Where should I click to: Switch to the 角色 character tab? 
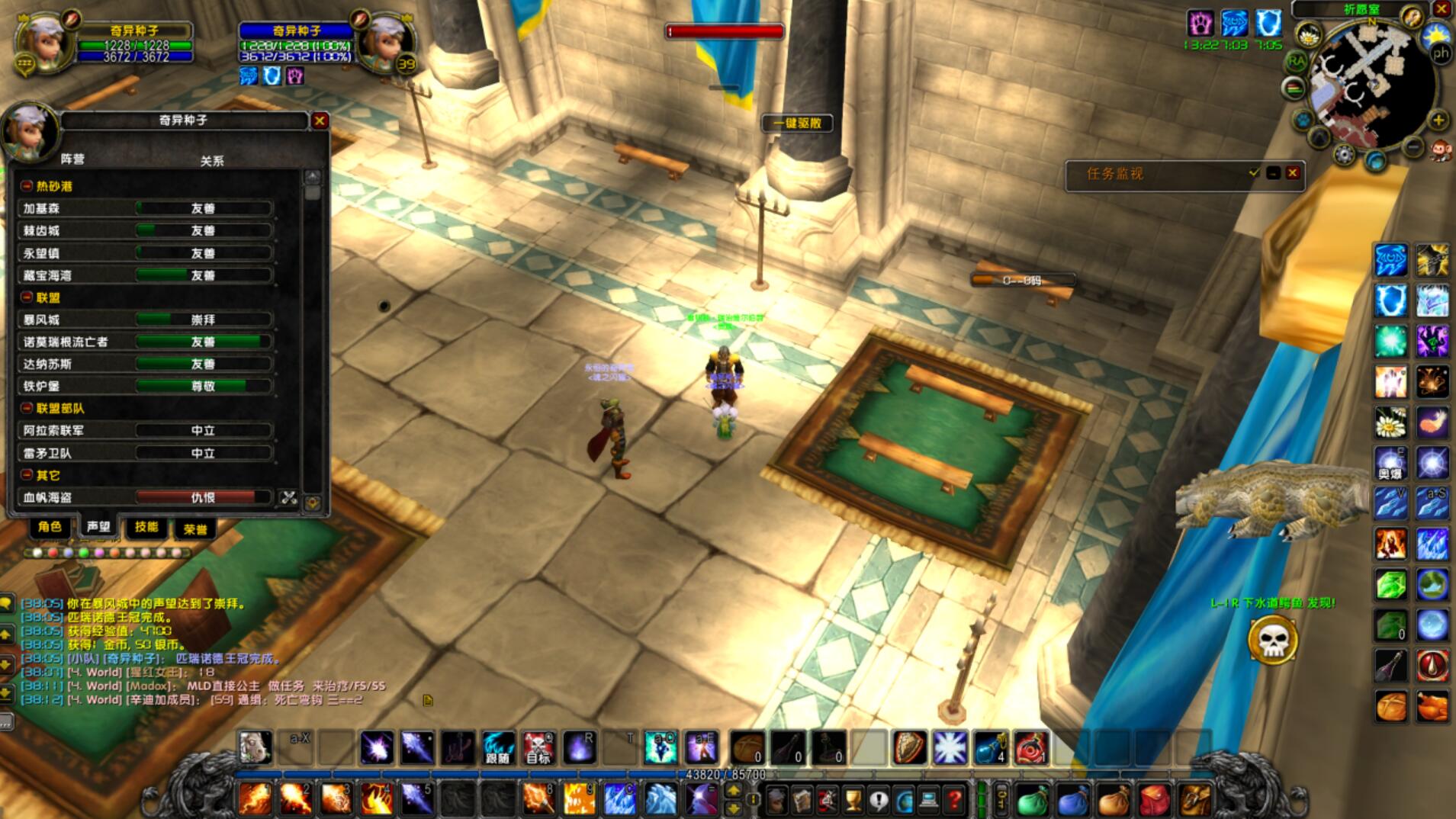point(50,527)
